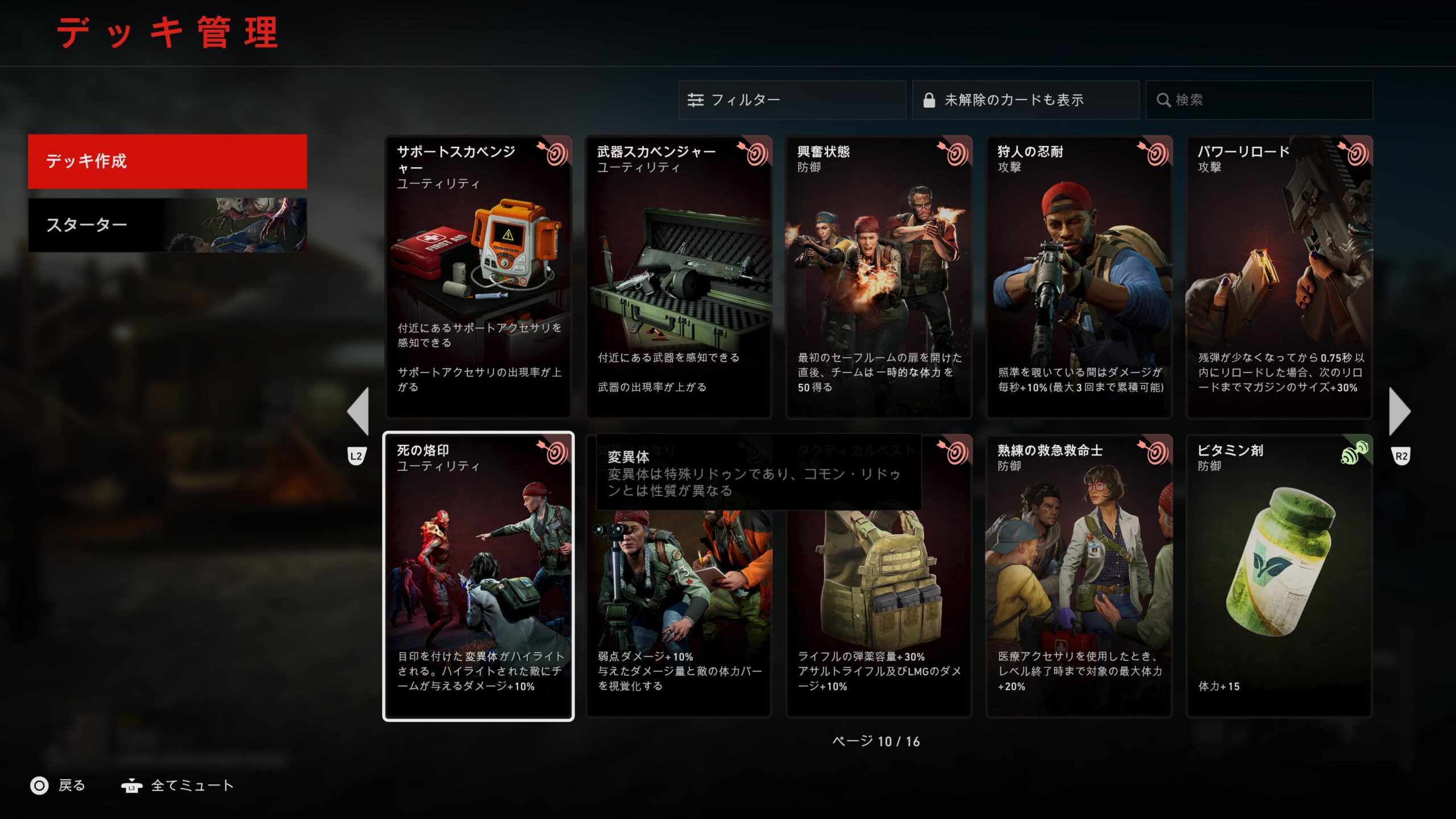Select the サポートスカベンジャー card
Image resolution: width=1456 pixels, height=819 pixels.
pos(478,278)
